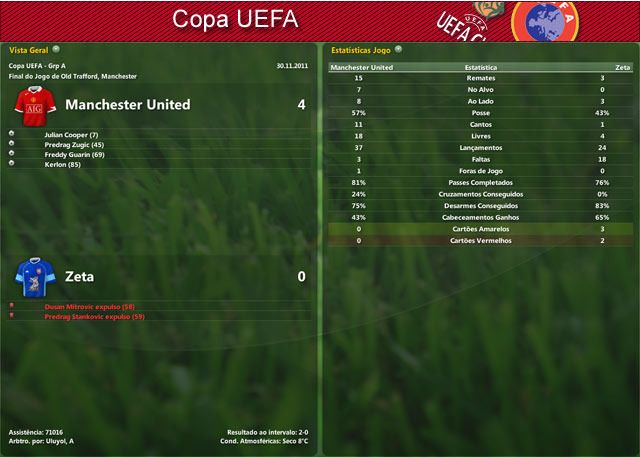Open referee Uluyol, A's profile

(58, 440)
